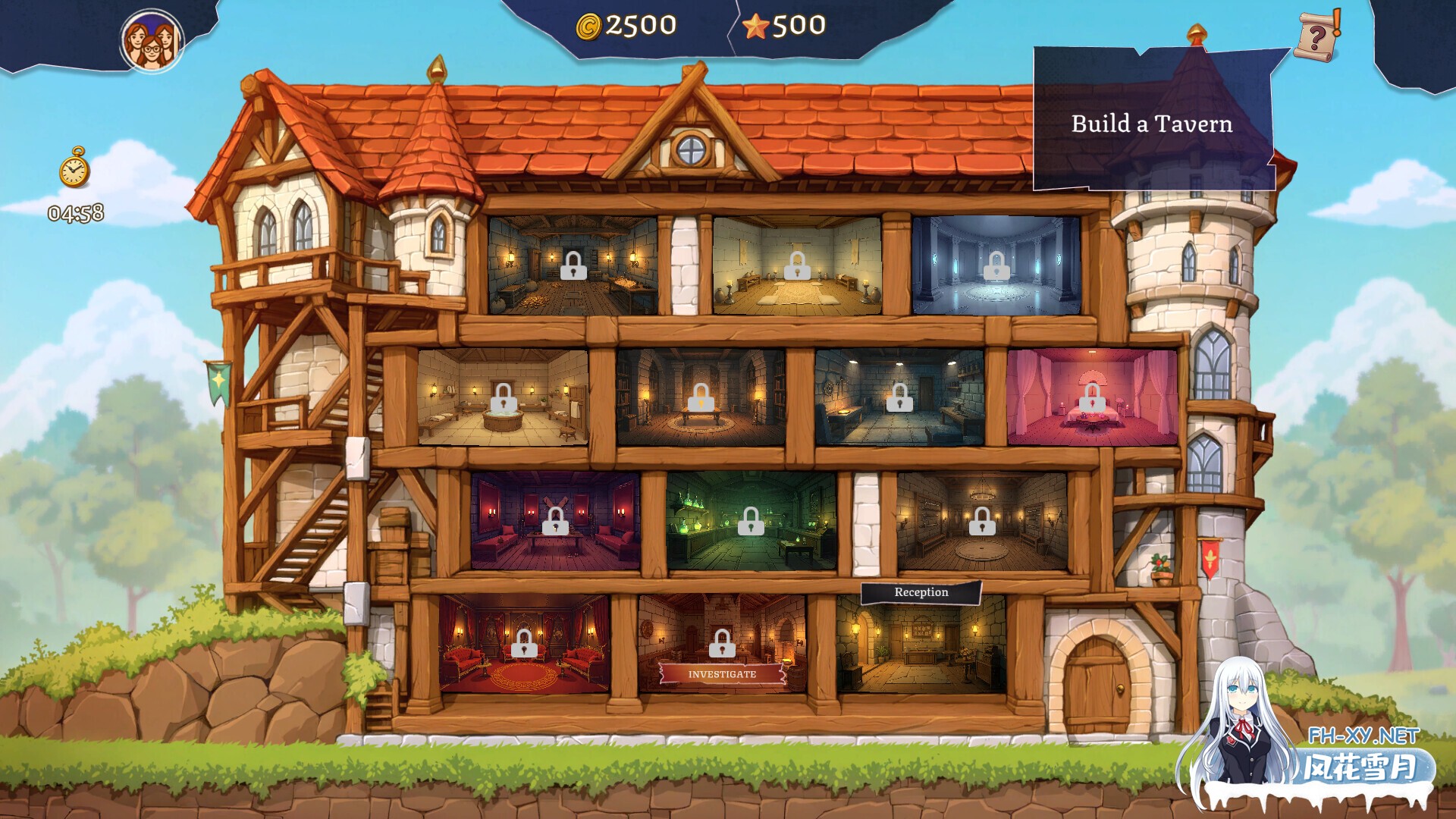Select the locked red carpet lounge room

pos(523,644)
